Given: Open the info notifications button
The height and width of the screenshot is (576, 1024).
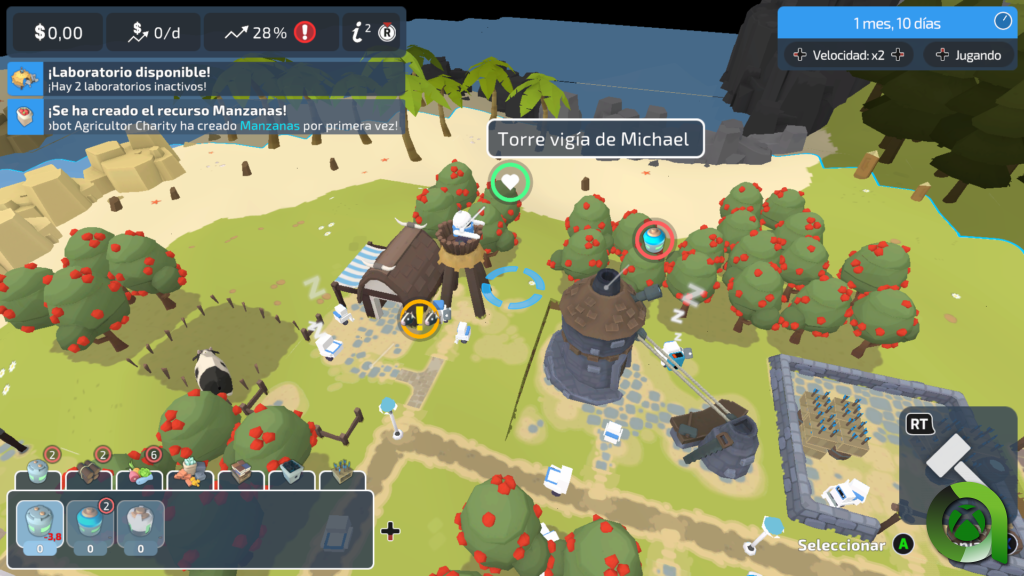Looking at the screenshot, I should [374, 33].
